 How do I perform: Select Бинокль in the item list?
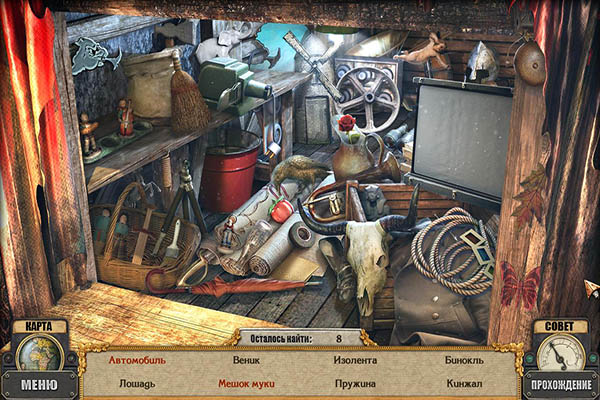tap(464, 360)
